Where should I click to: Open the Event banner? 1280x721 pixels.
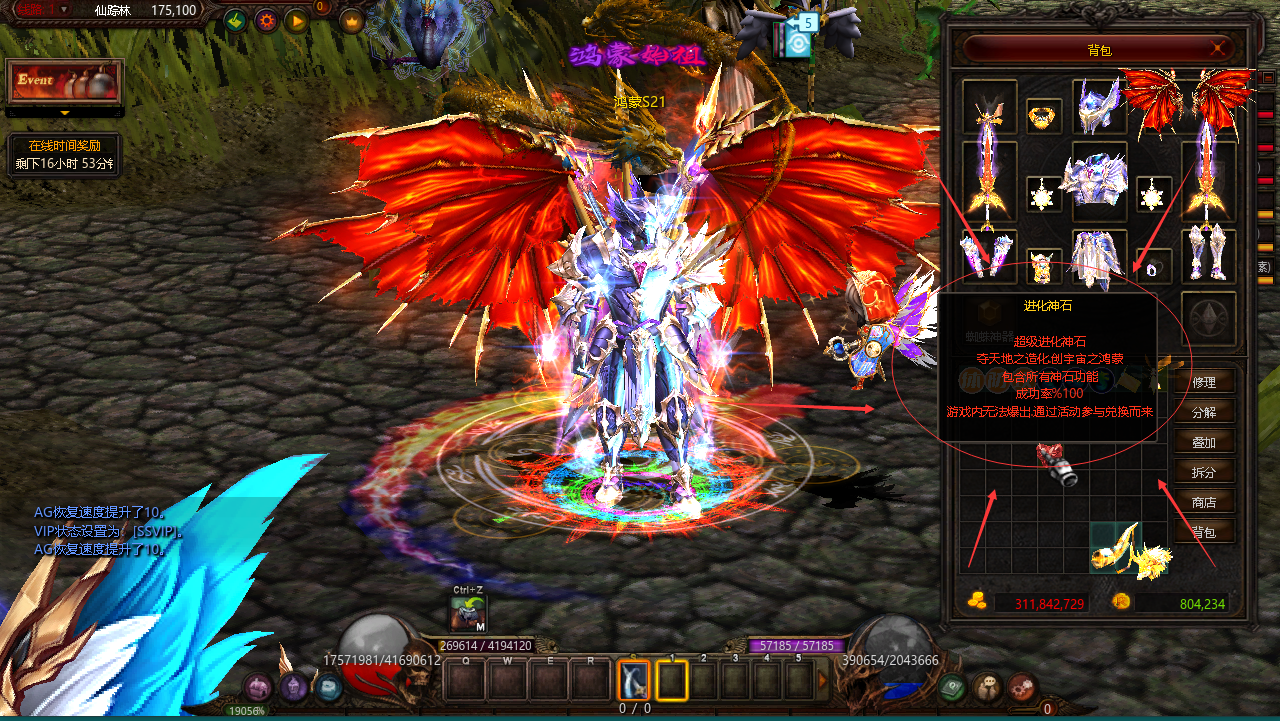tap(64, 81)
